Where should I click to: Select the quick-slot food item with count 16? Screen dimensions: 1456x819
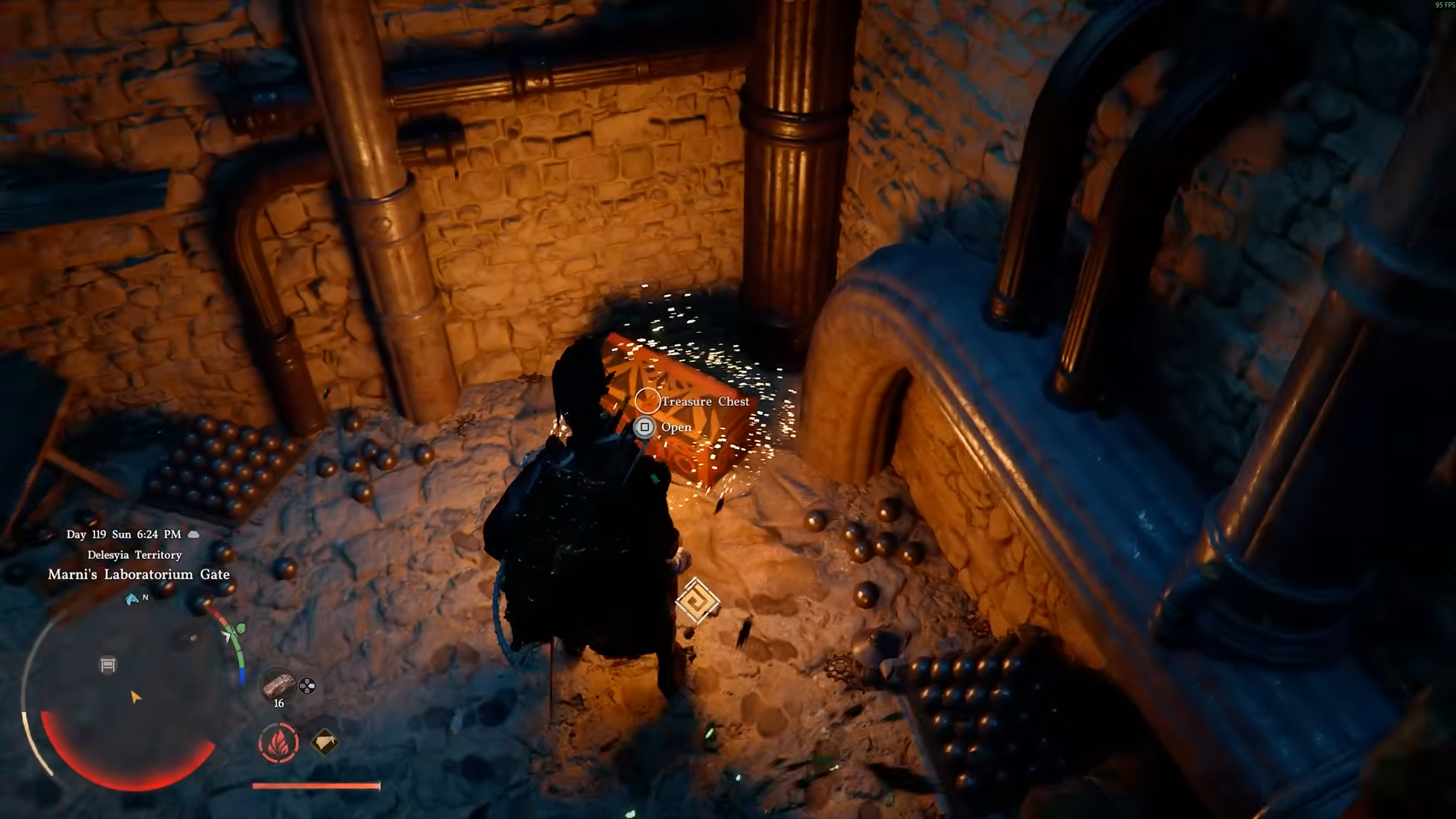pos(278,686)
